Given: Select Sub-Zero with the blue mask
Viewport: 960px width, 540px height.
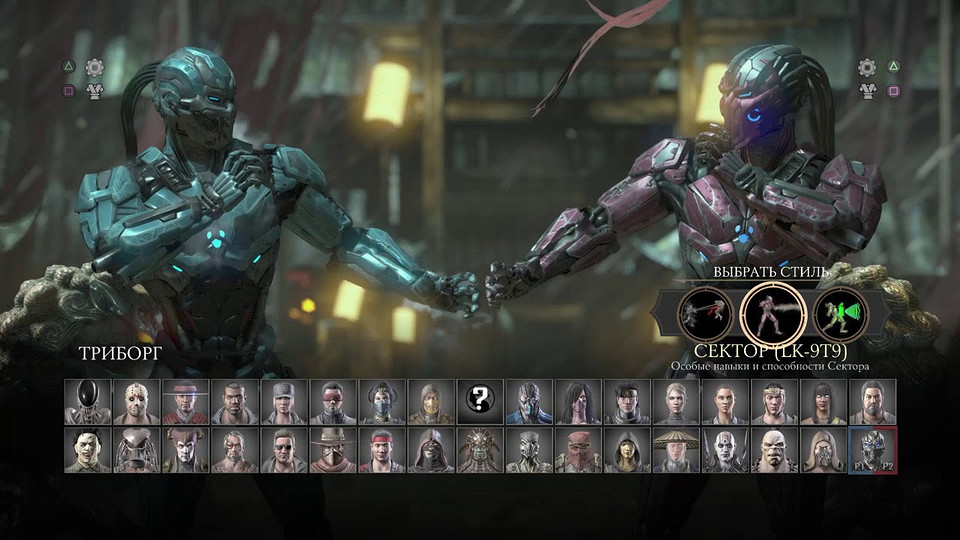Looking at the screenshot, I should tap(529, 402).
